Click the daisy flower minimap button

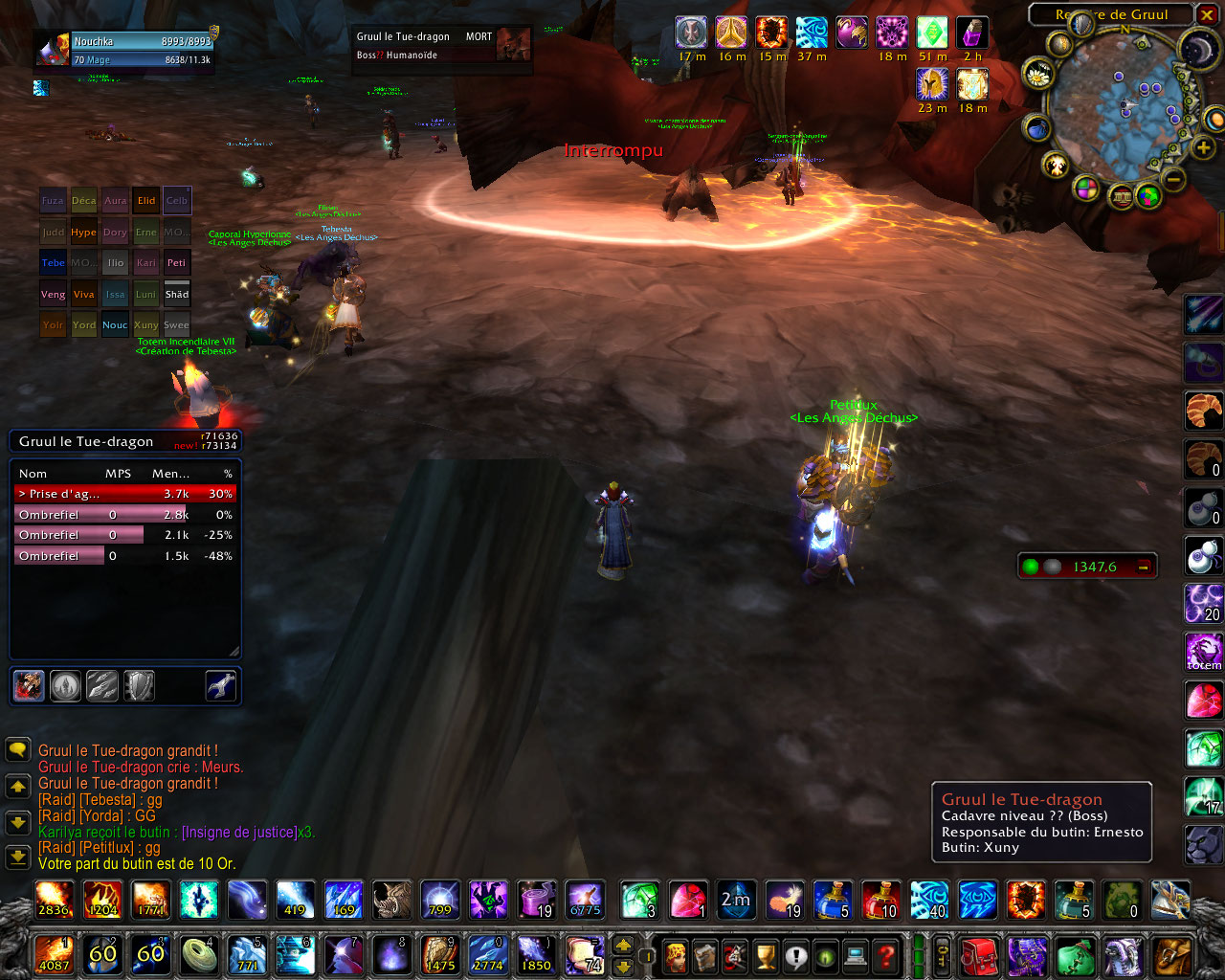[x=1038, y=73]
